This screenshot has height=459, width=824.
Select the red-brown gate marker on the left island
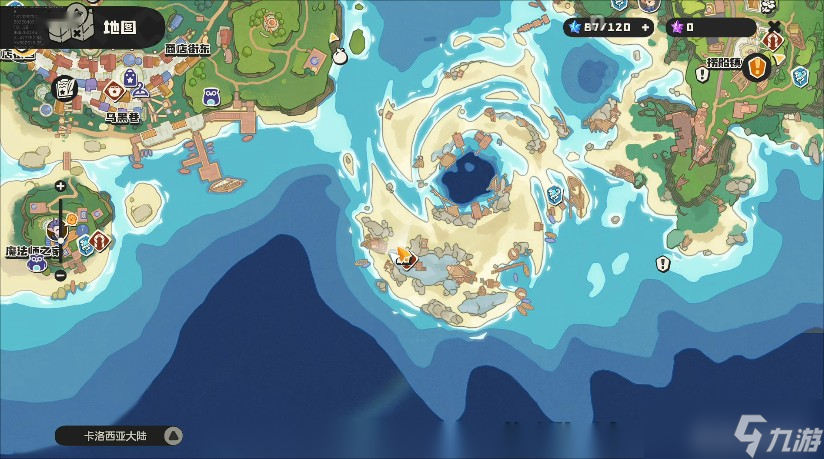click(x=99, y=241)
